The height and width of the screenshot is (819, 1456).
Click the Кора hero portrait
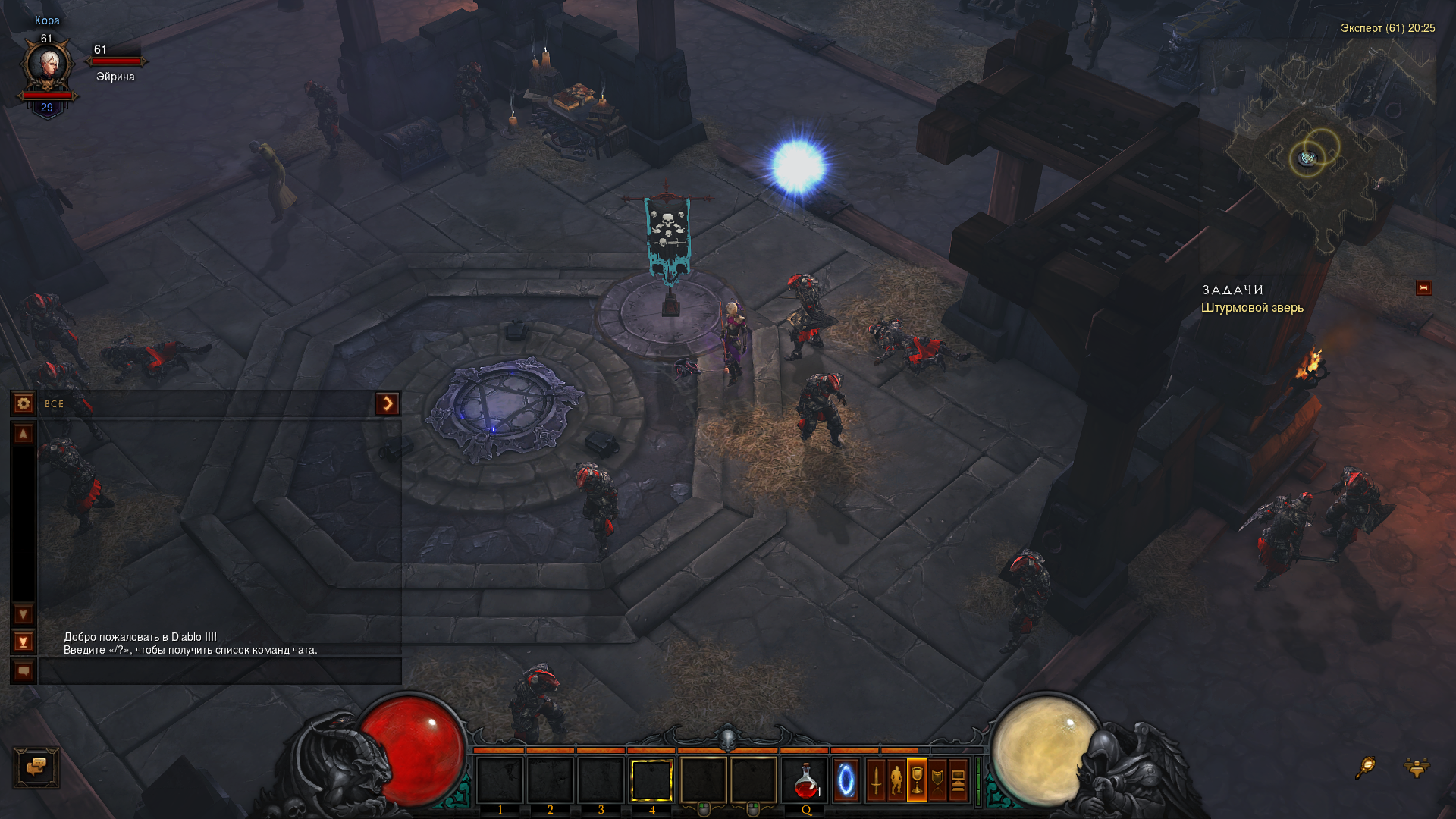(x=47, y=67)
